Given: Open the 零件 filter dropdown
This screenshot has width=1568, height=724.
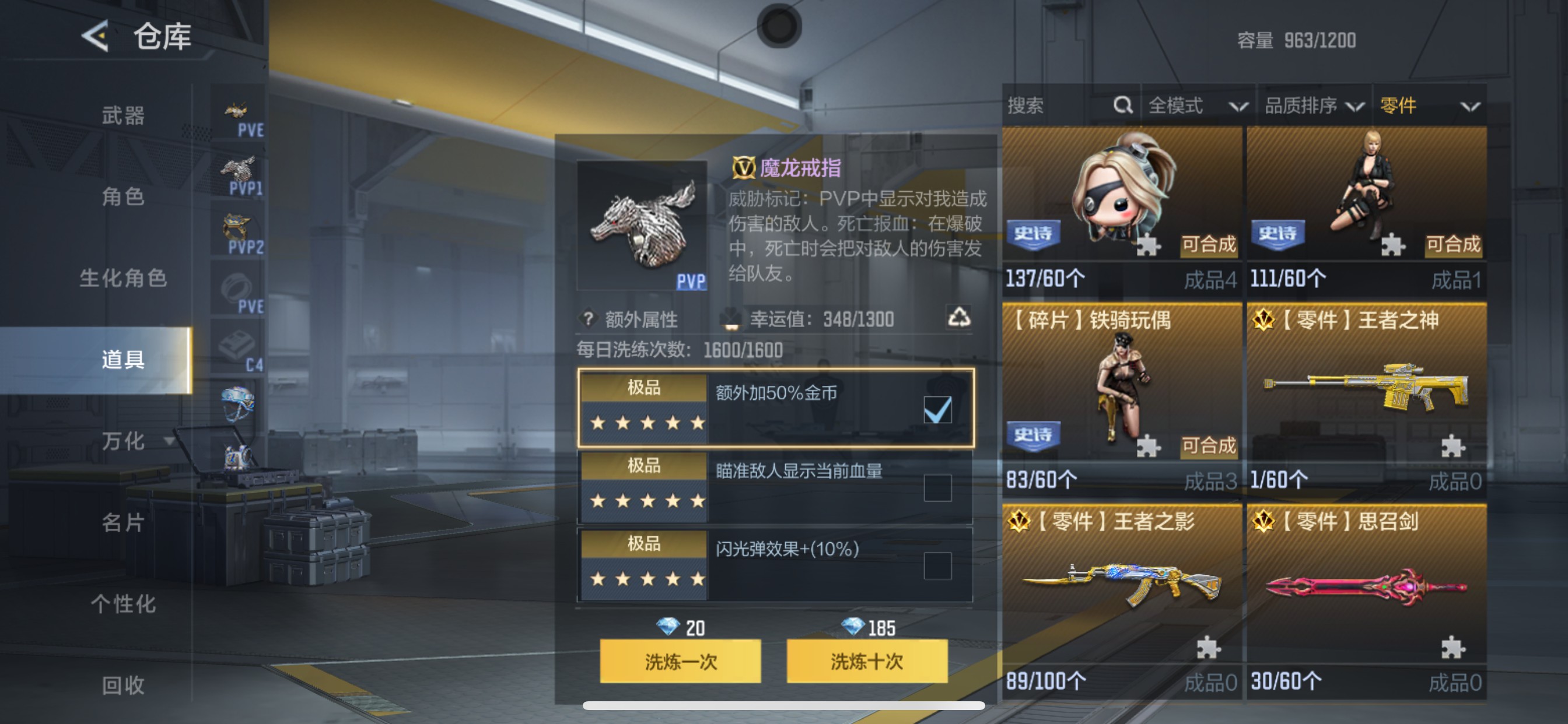Looking at the screenshot, I should 1430,105.
